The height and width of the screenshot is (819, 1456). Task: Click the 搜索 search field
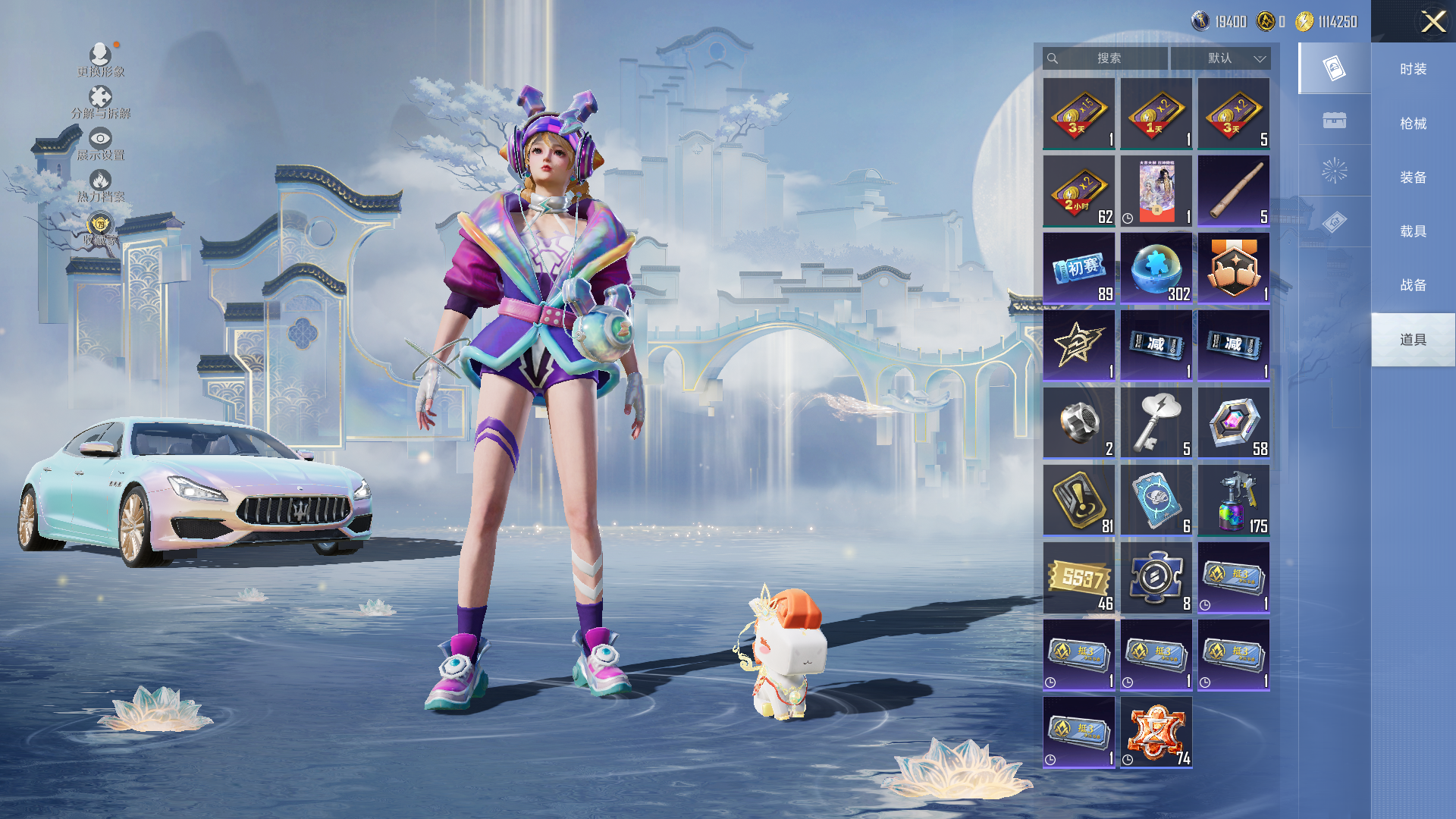1108,58
